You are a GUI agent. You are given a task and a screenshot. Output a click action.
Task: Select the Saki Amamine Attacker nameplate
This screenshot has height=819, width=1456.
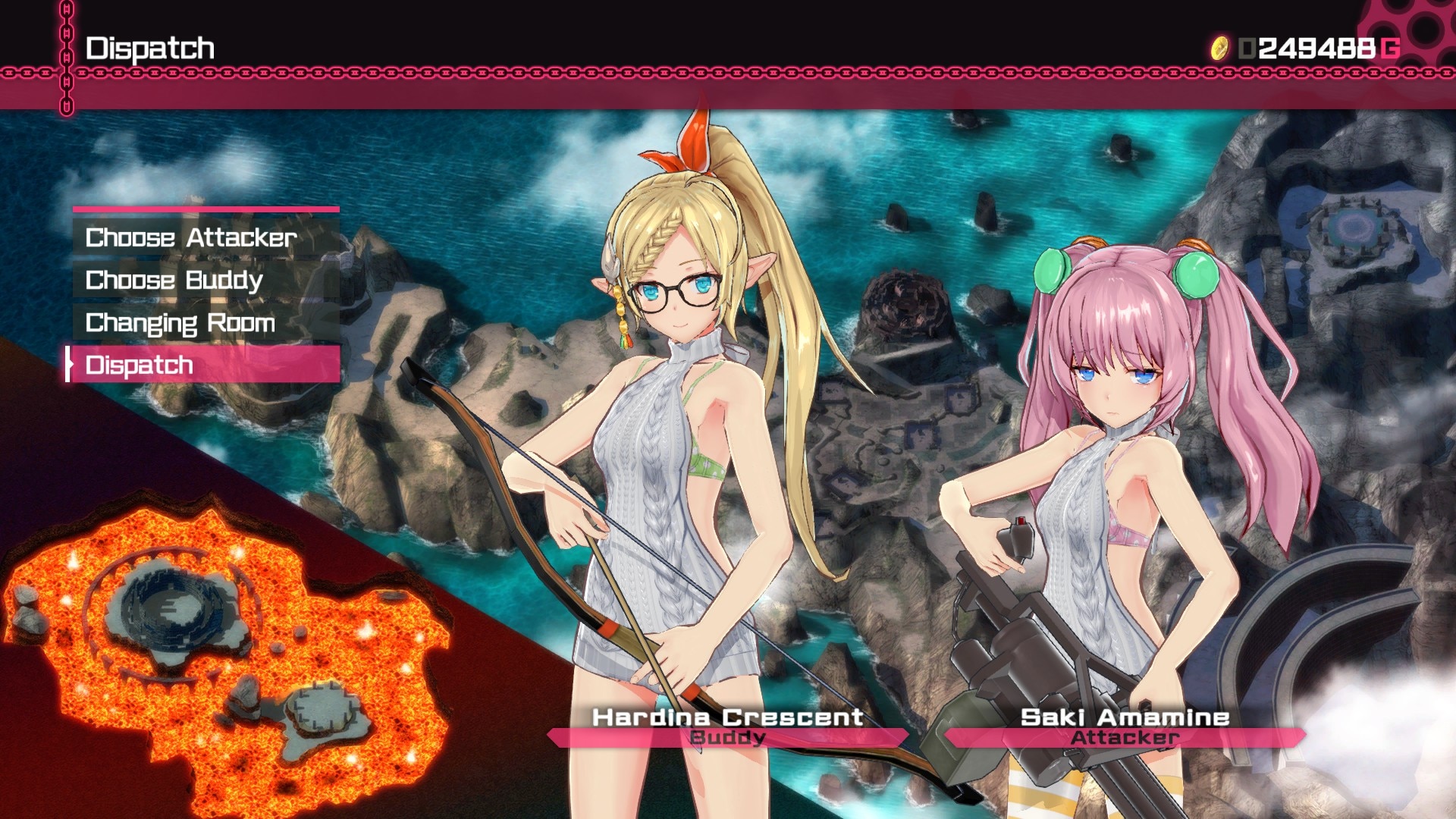(1125, 726)
